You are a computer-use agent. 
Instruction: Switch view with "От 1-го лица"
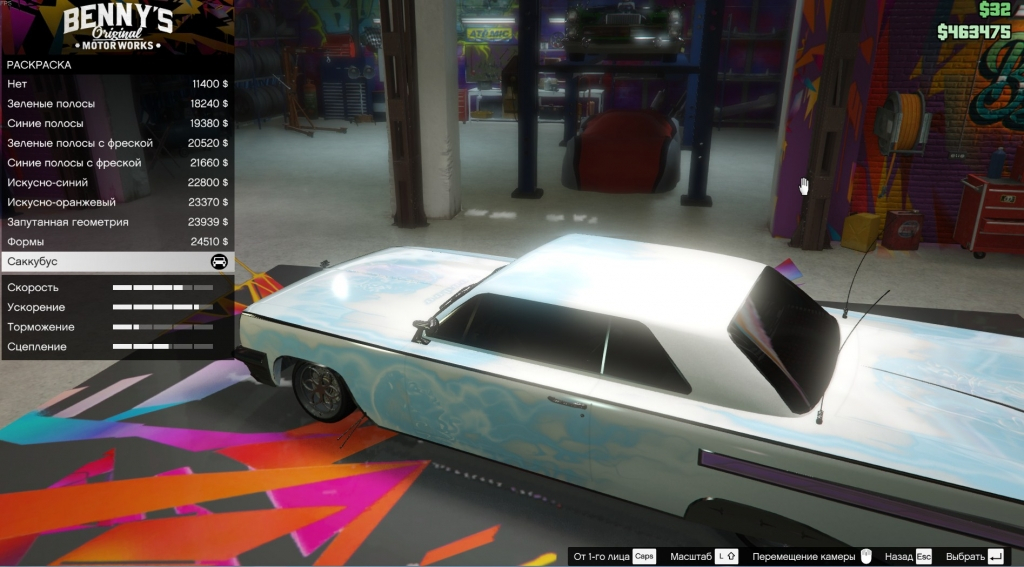pyautogui.click(x=614, y=556)
